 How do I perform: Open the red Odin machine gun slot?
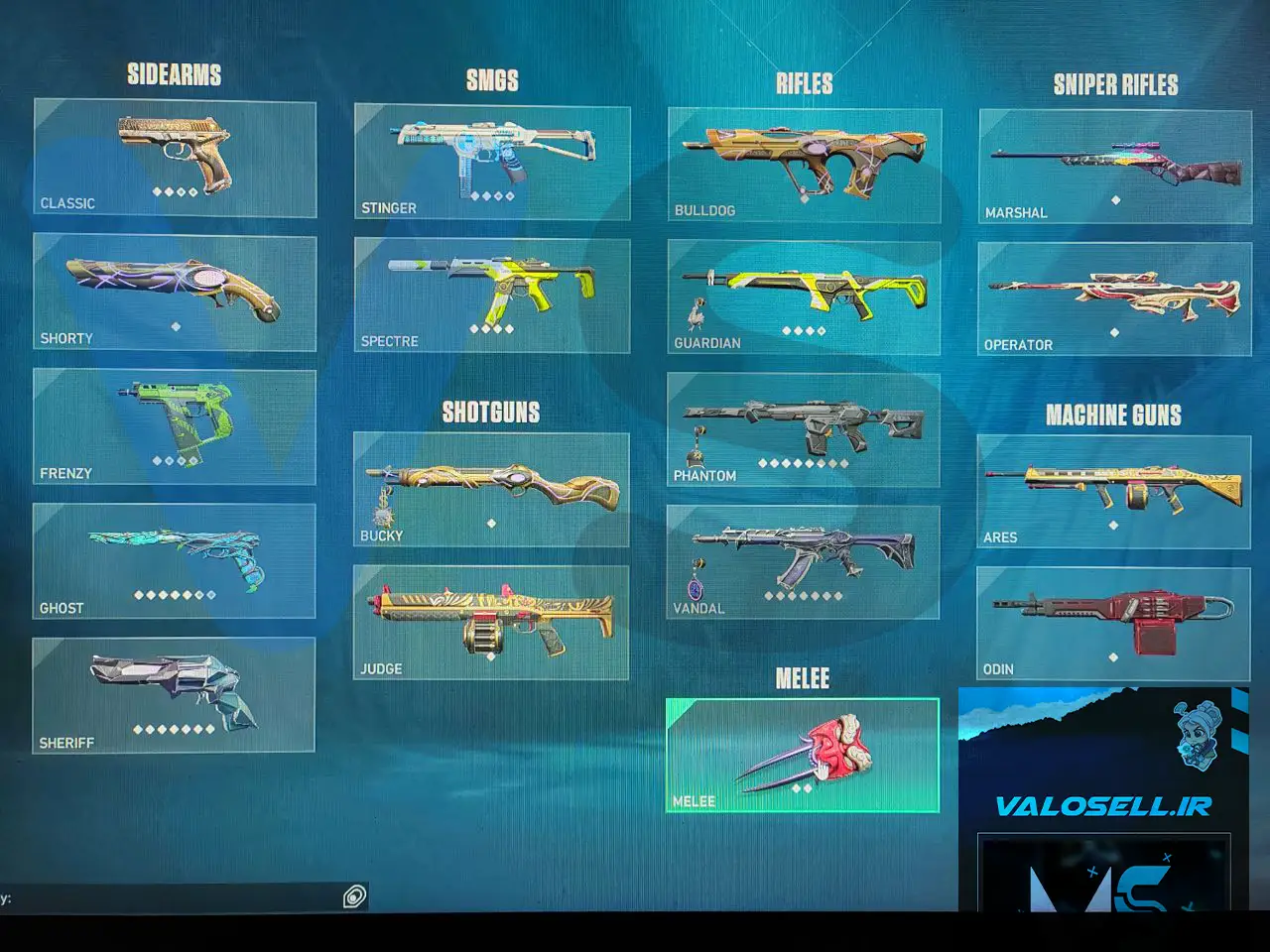(1113, 624)
